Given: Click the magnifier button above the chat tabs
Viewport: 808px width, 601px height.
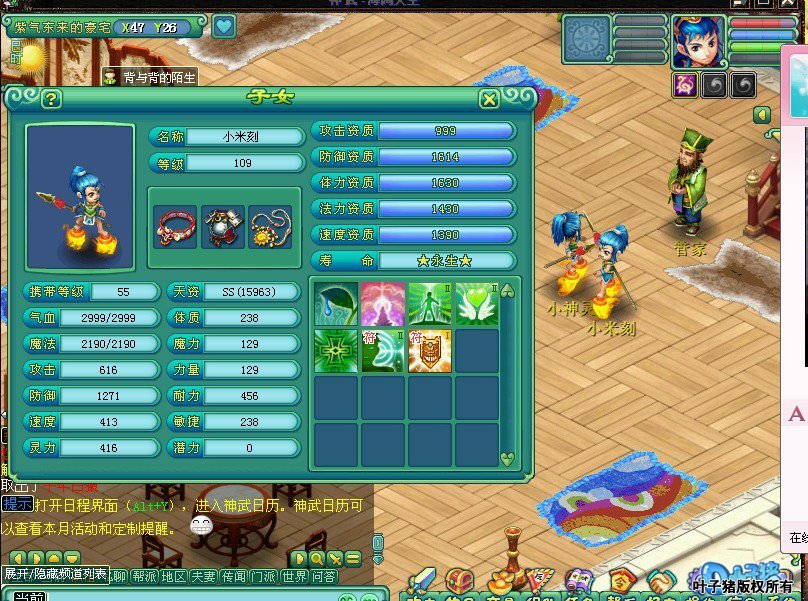Looking at the screenshot, I should click(316, 558).
